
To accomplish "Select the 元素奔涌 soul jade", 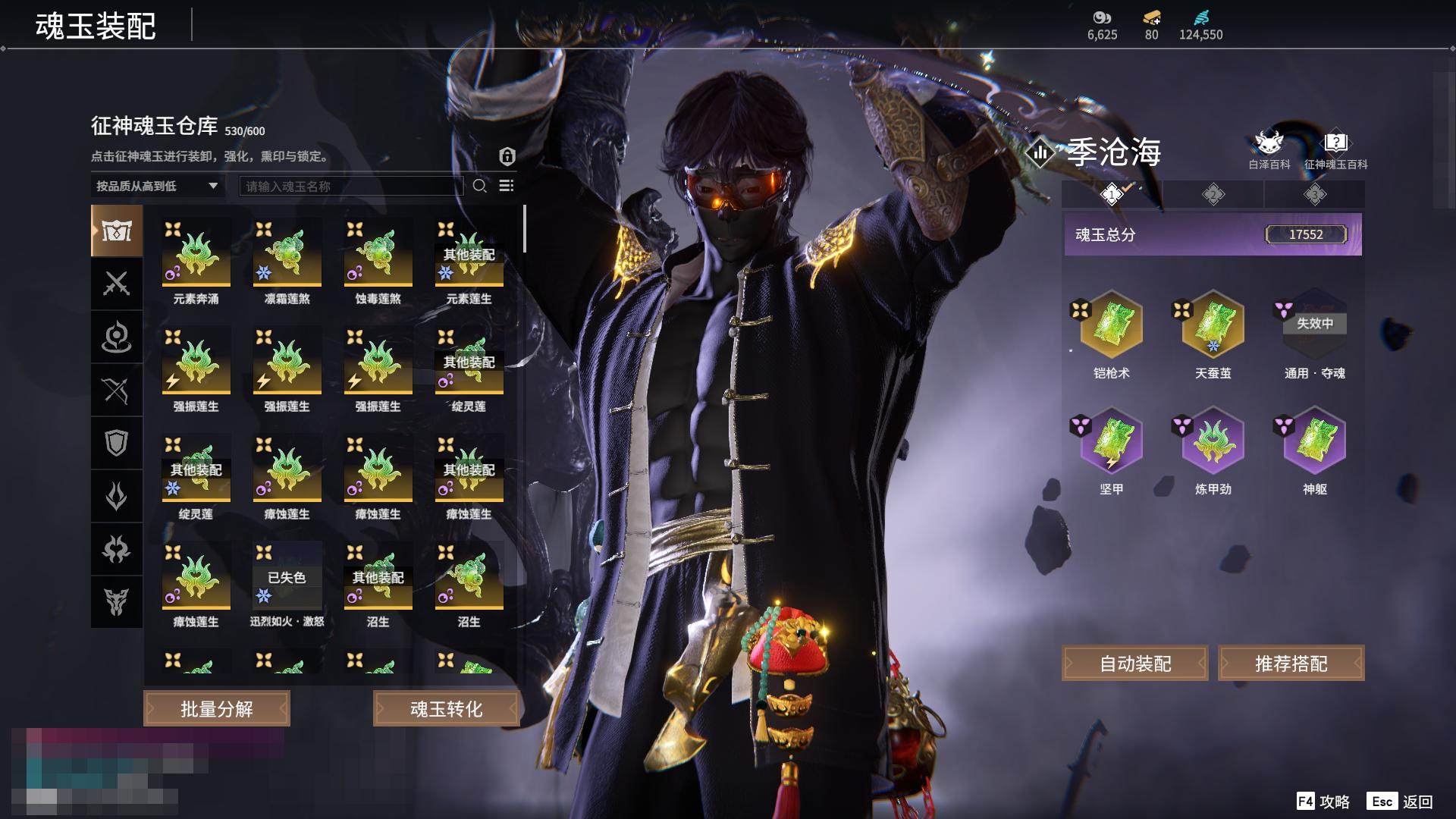I will tap(196, 254).
